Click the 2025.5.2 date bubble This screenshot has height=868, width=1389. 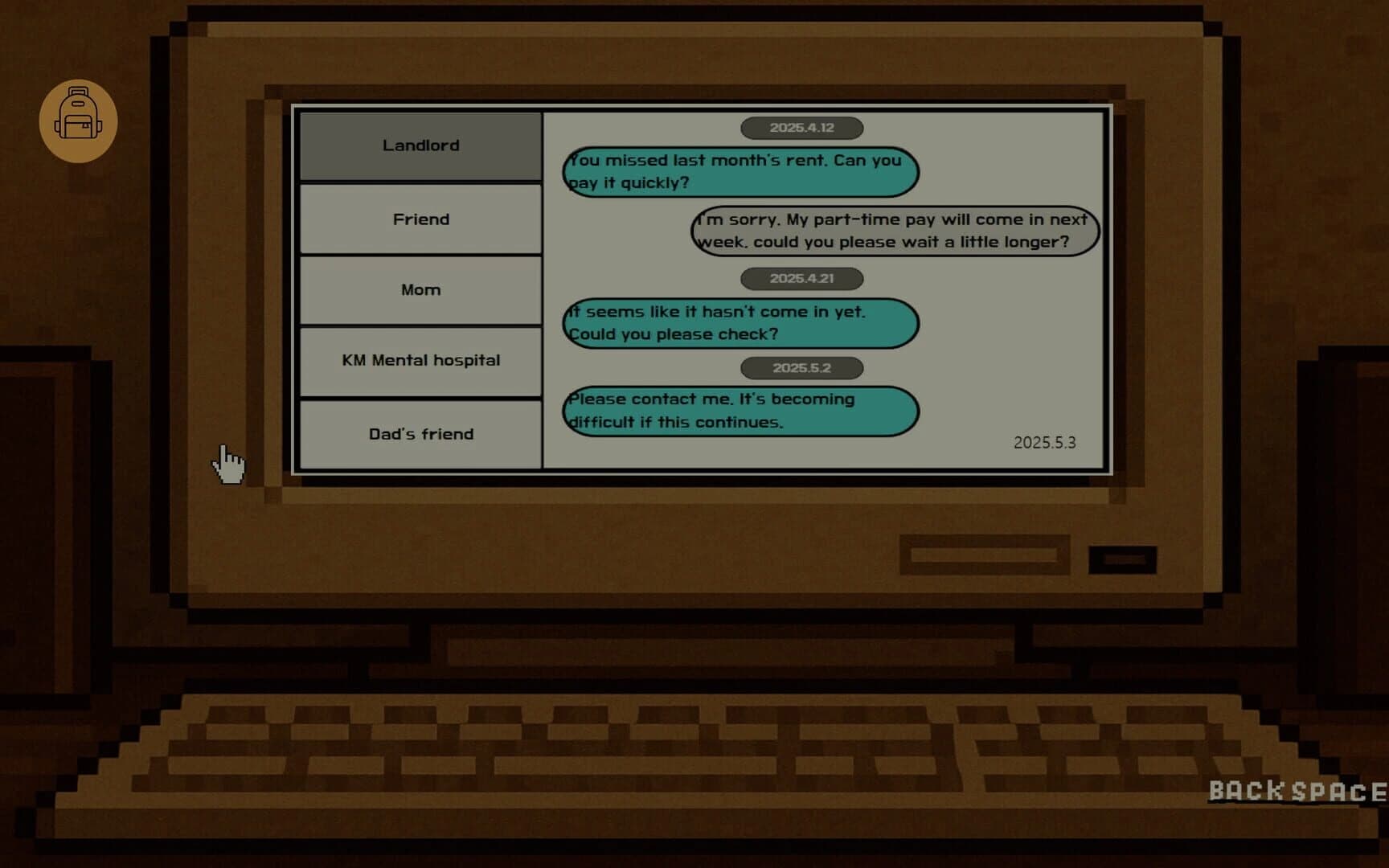tap(801, 367)
